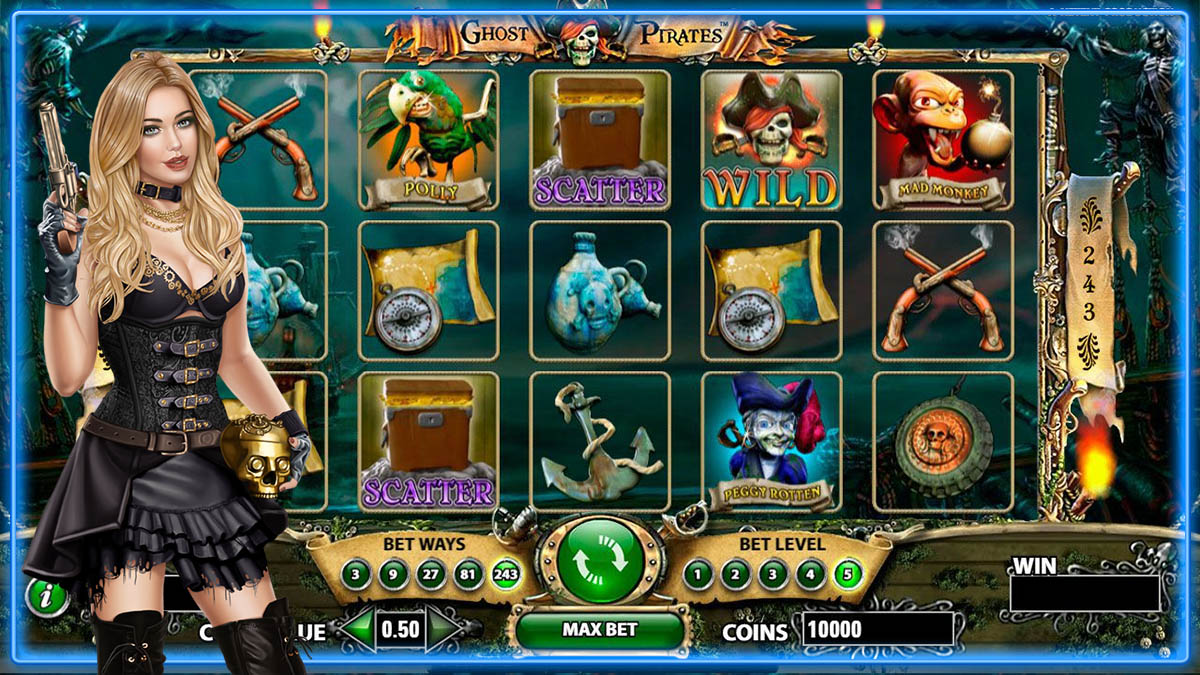Set bet ways to 81
The height and width of the screenshot is (675, 1200).
(x=468, y=574)
